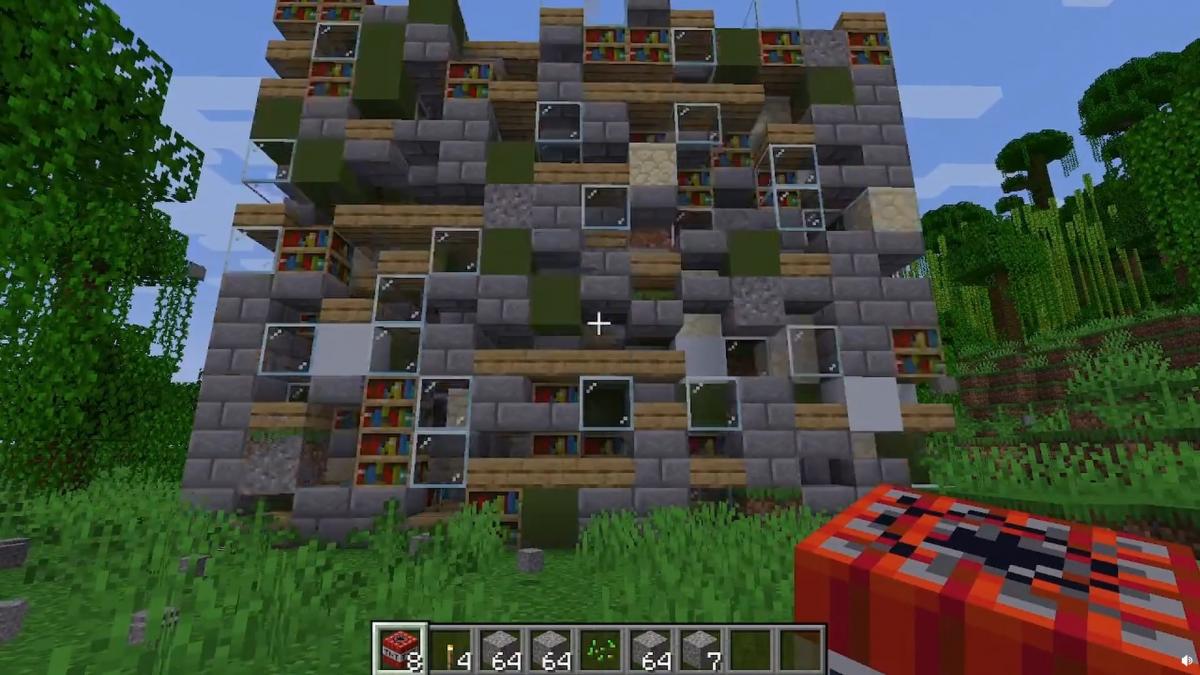Viewport: 1200px width, 675px height.
Task: Select the seeds slot in the hotbar
Action: (x=601, y=648)
